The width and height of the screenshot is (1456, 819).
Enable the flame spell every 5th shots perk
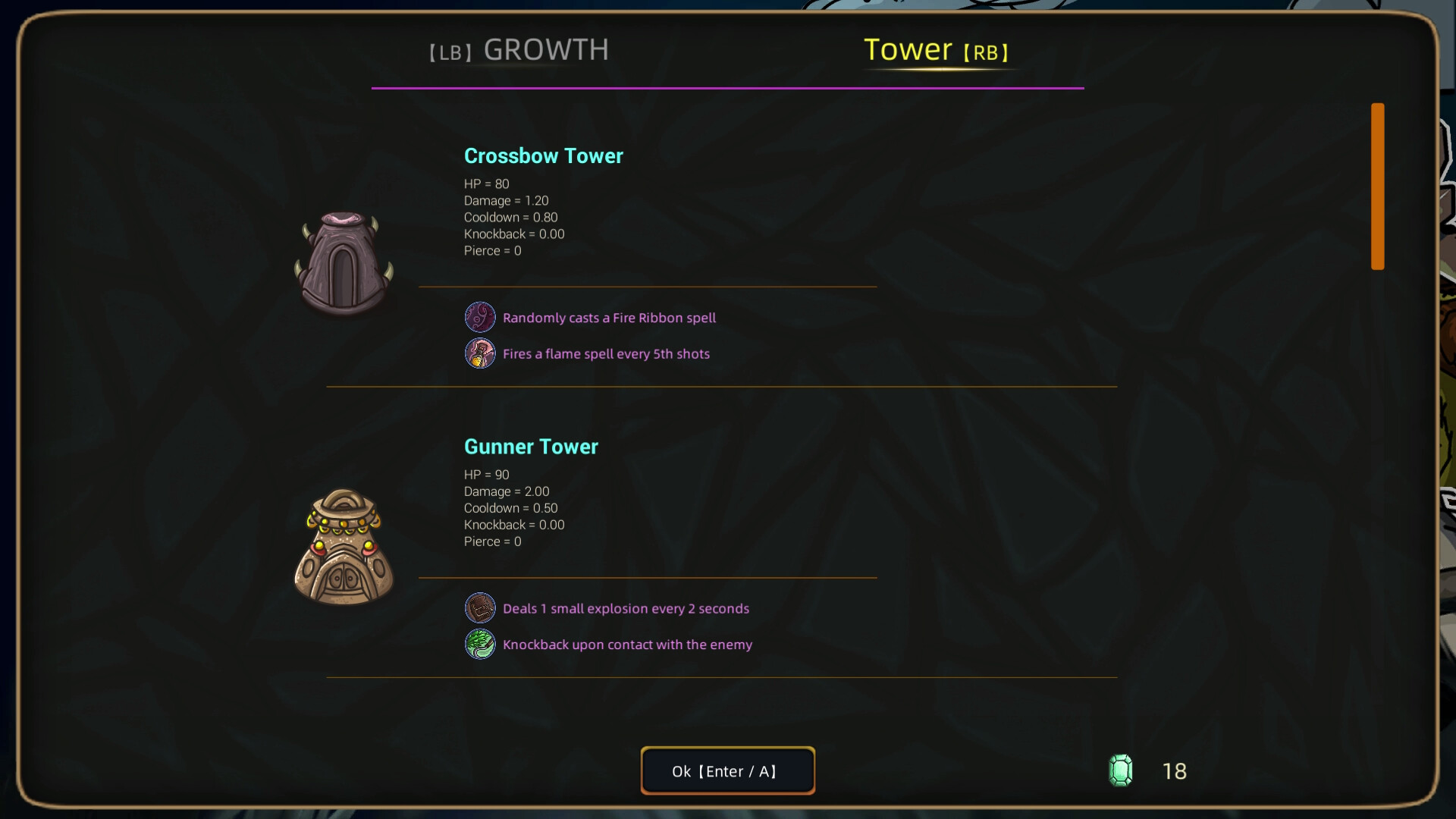coord(606,353)
